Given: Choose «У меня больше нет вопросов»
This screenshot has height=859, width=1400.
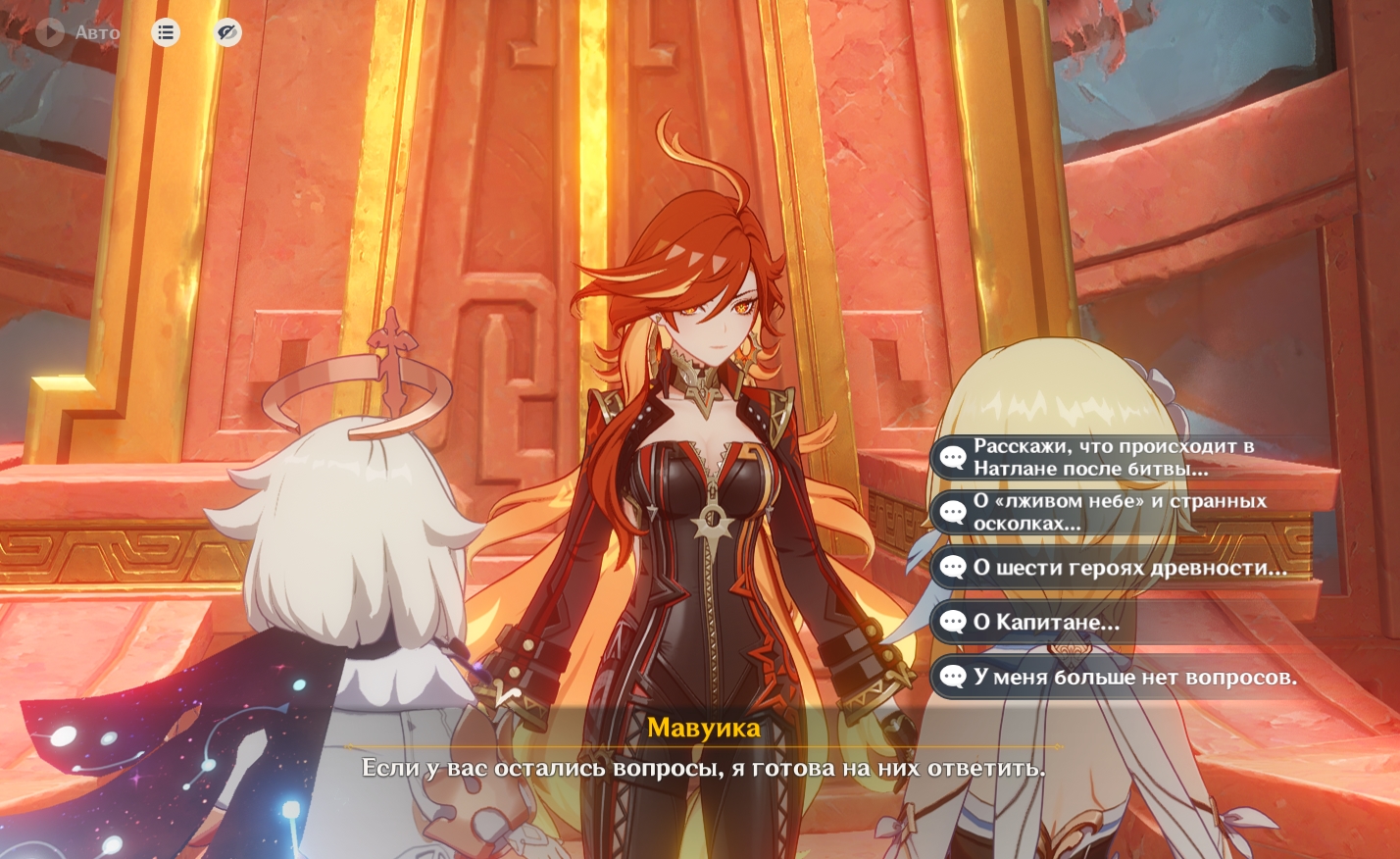Looking at the screenshot, I should [x=1133, y=677].
